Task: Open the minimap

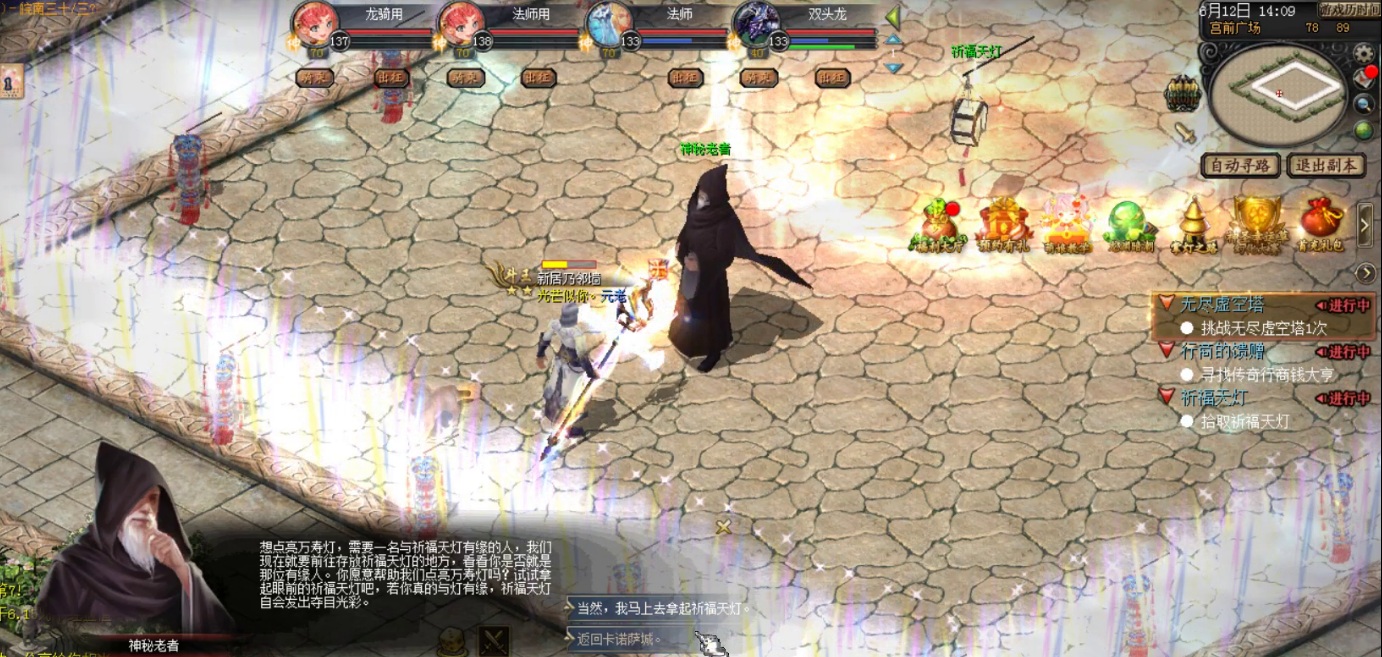Action: click(1278, 94)
